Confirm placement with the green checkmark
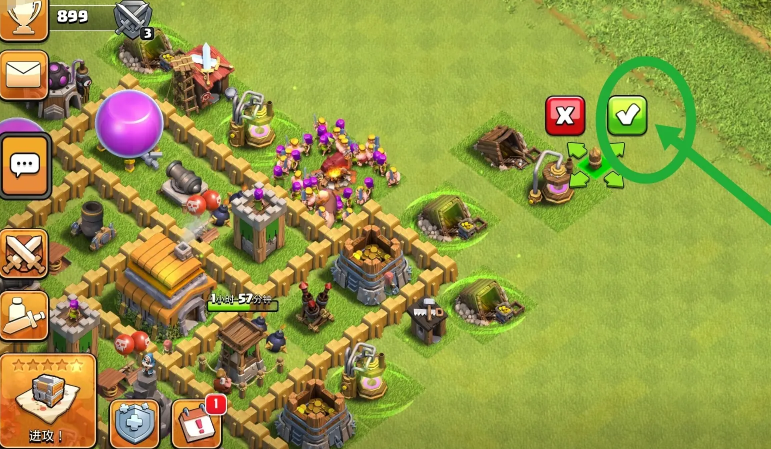The height and width of the screenshot is (449, 771). [x=627, y=116]
